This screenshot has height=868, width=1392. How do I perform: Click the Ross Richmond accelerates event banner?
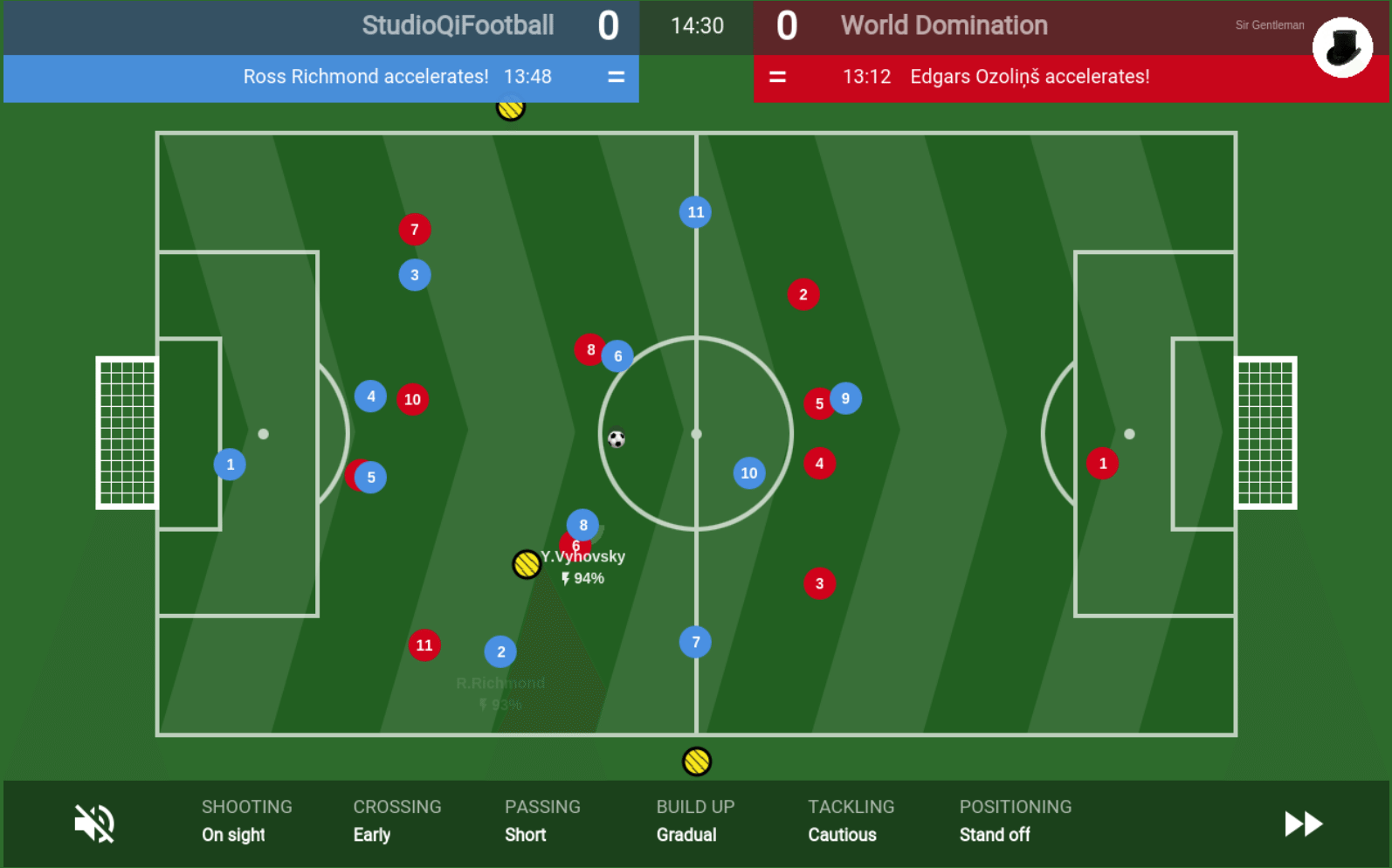pyautogui.click(x=366, y=77)
